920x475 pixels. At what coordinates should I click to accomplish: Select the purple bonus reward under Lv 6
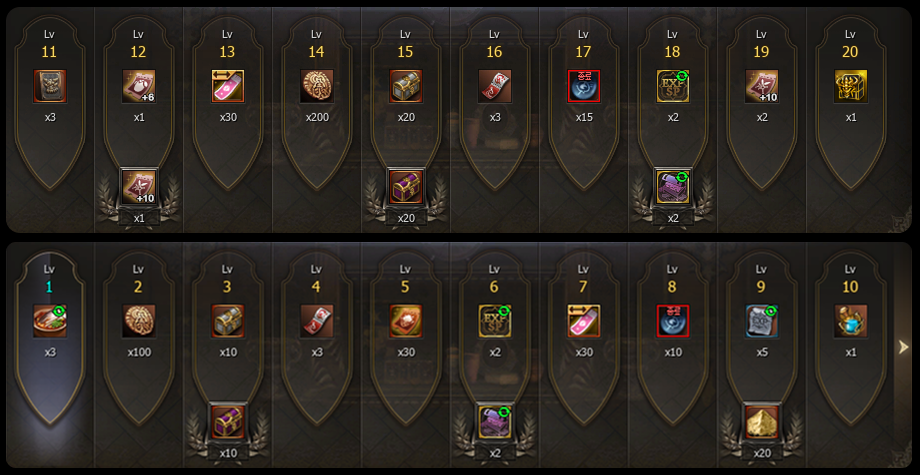pyautogui.click(x=494, y=421)
